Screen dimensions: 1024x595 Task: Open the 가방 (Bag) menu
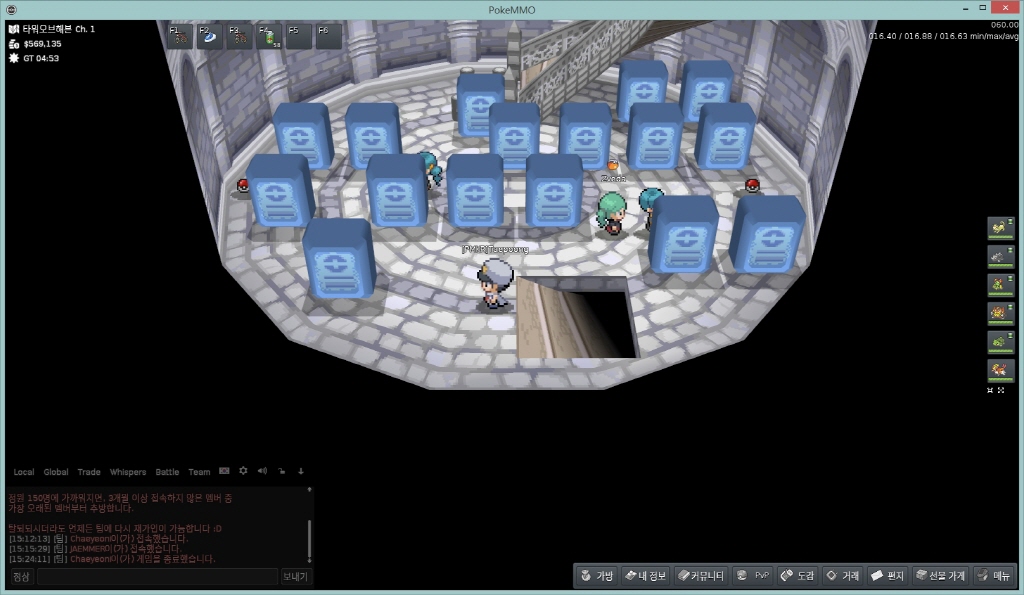597,576
